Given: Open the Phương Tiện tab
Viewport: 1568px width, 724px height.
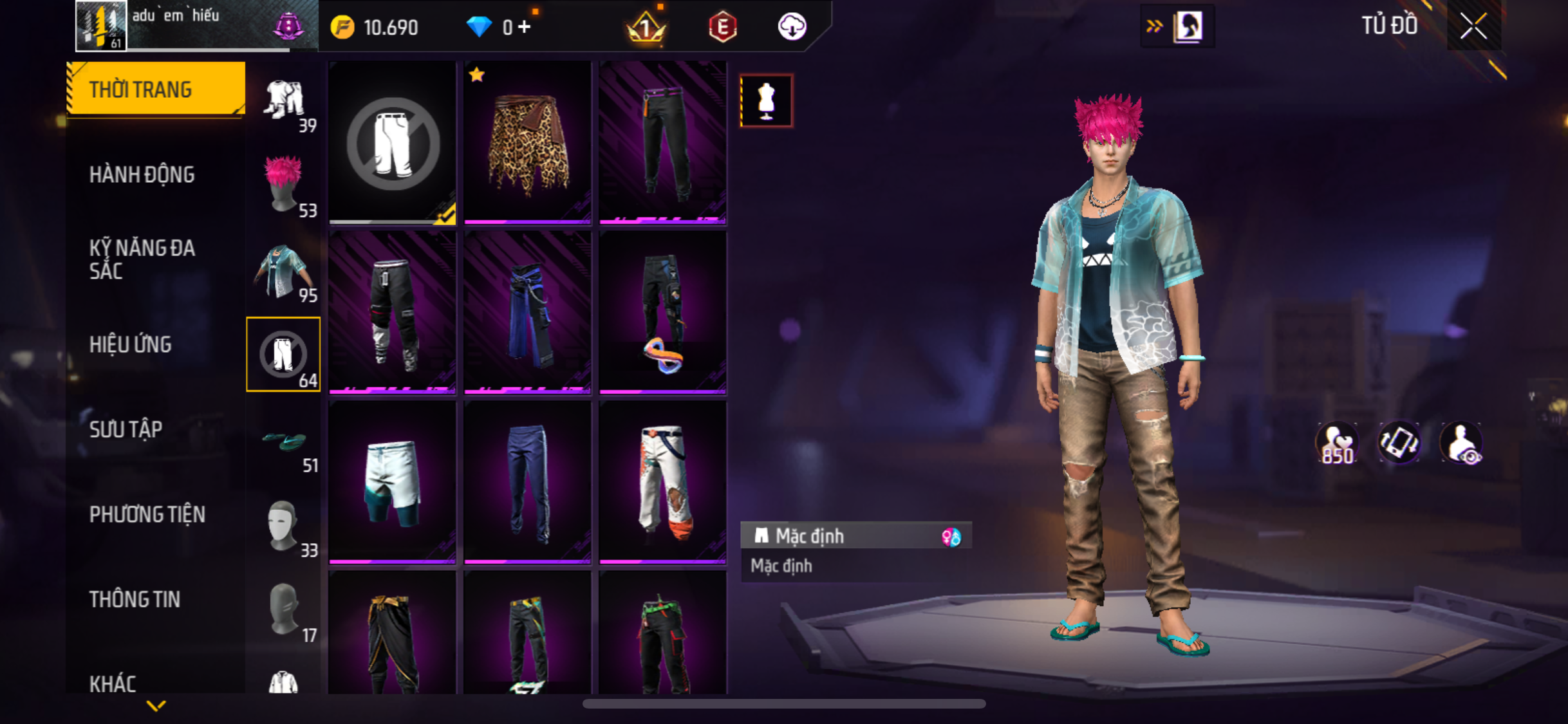Looking at the screenshot, I should [x=147, y=515].
